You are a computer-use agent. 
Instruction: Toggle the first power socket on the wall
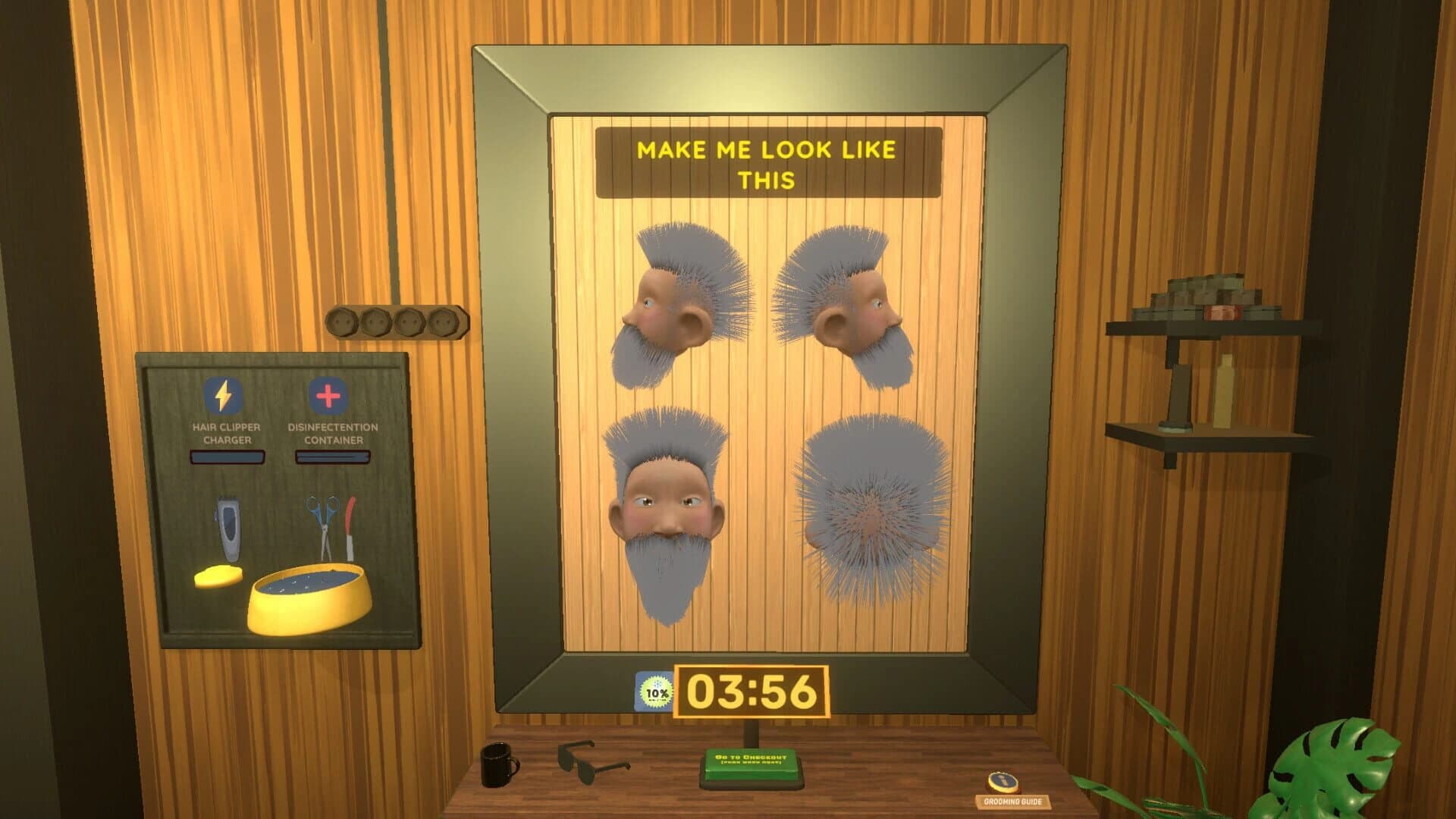(343, 321)
